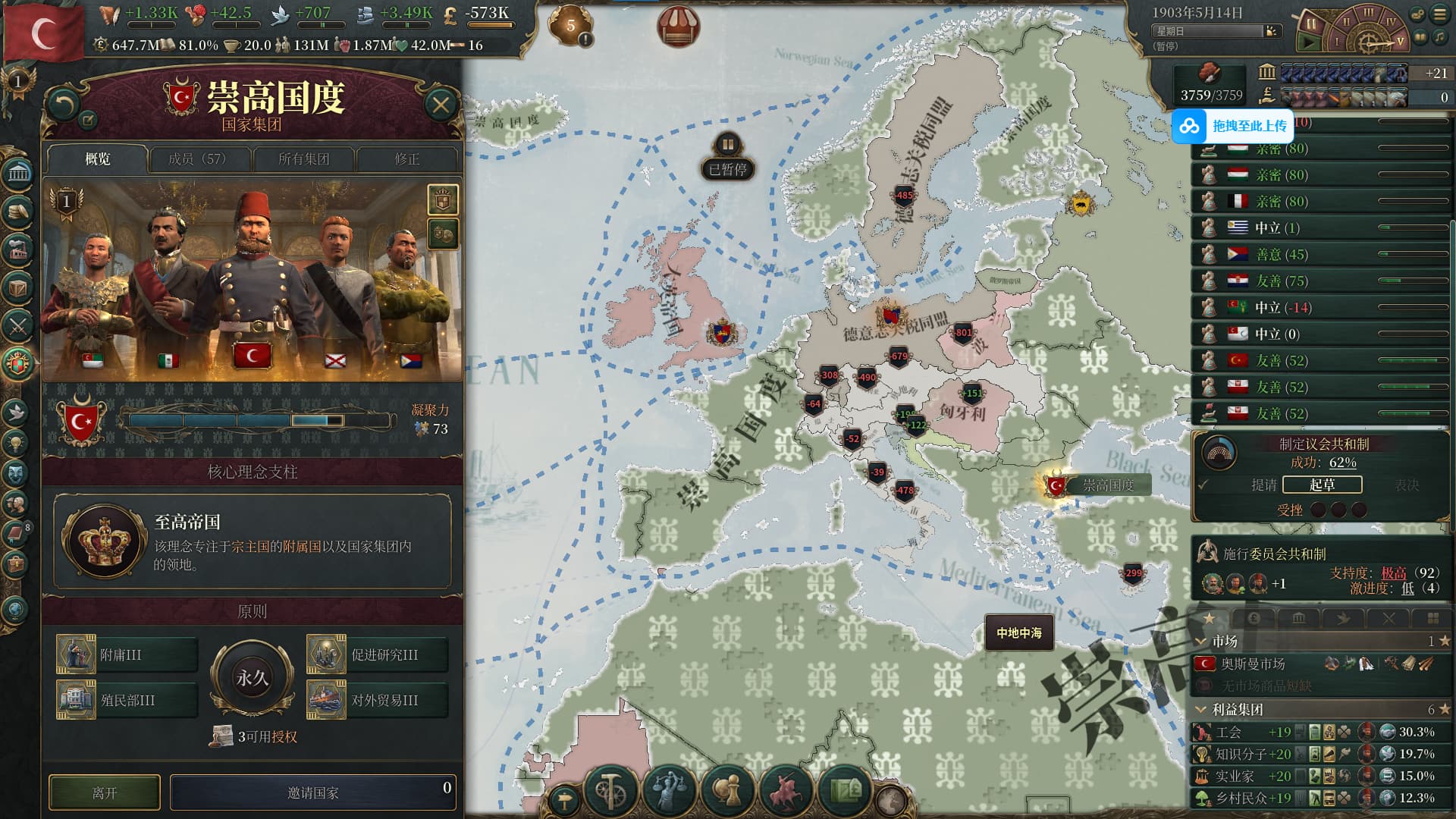Switch to the 成员 (57) tab

(198, 159)
